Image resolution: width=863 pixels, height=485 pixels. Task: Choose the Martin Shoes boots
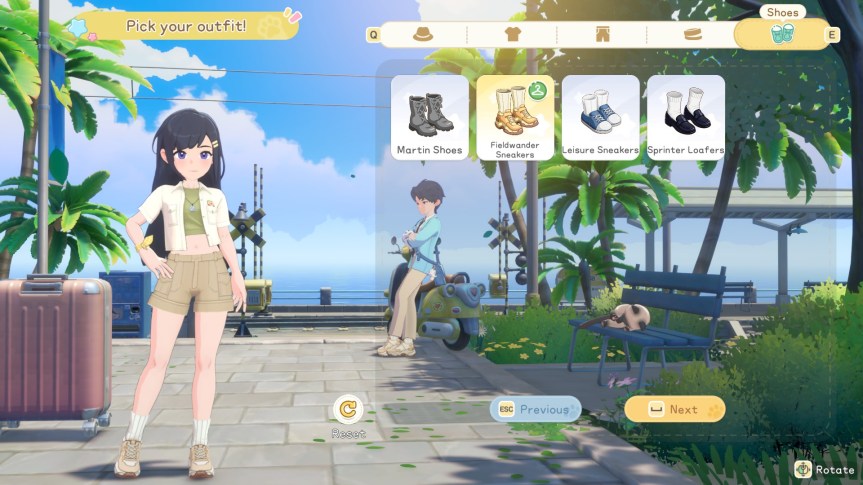point(430,117)
